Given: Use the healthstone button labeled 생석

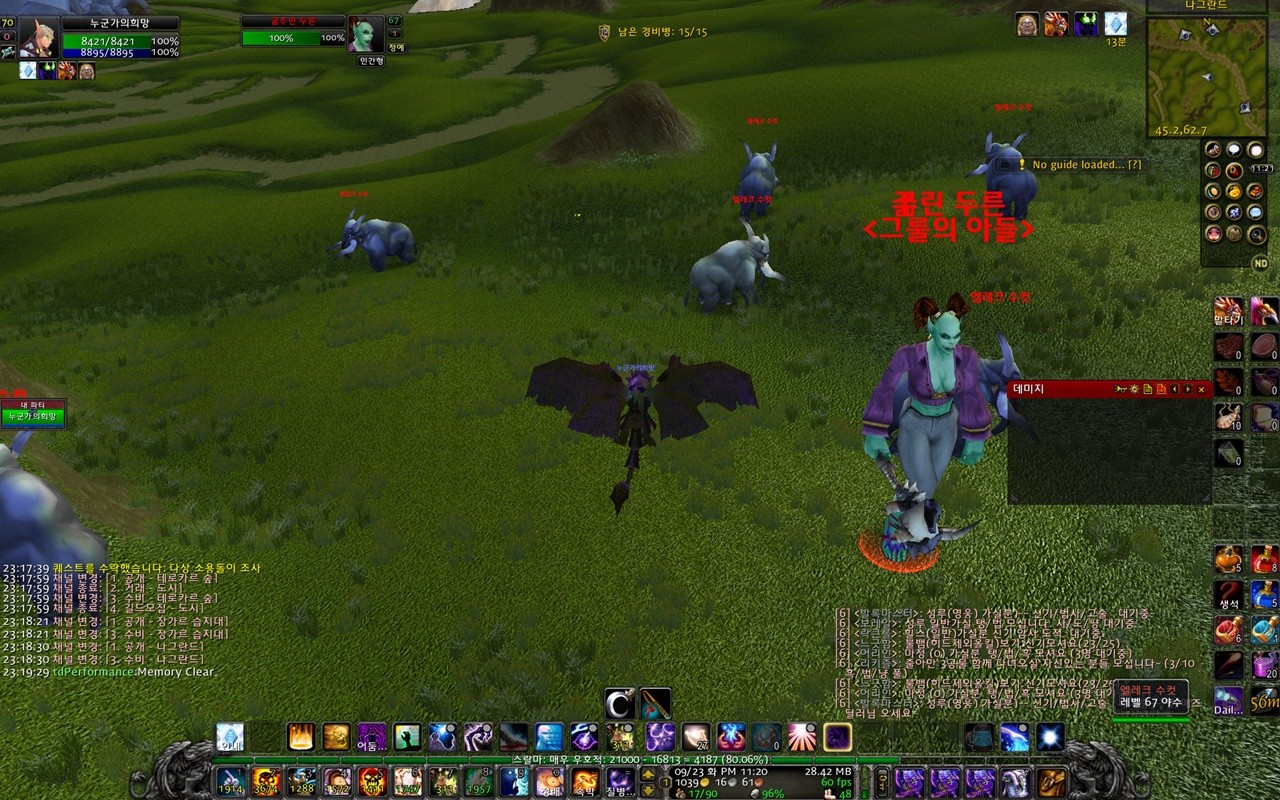Looking at the screenshot, I should (1228, 595).
